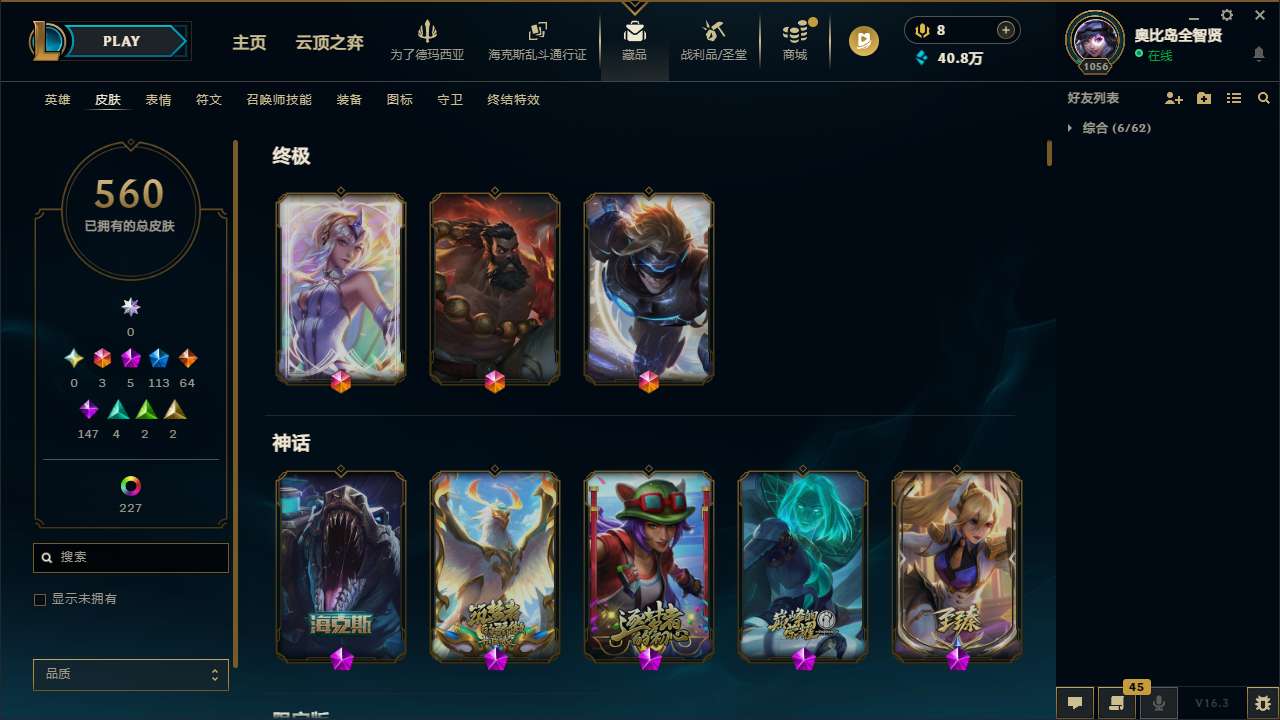The height and width of the screenshot is (720, 1280).
Task: Click the add friend icon
Action: coord(1173,98)
